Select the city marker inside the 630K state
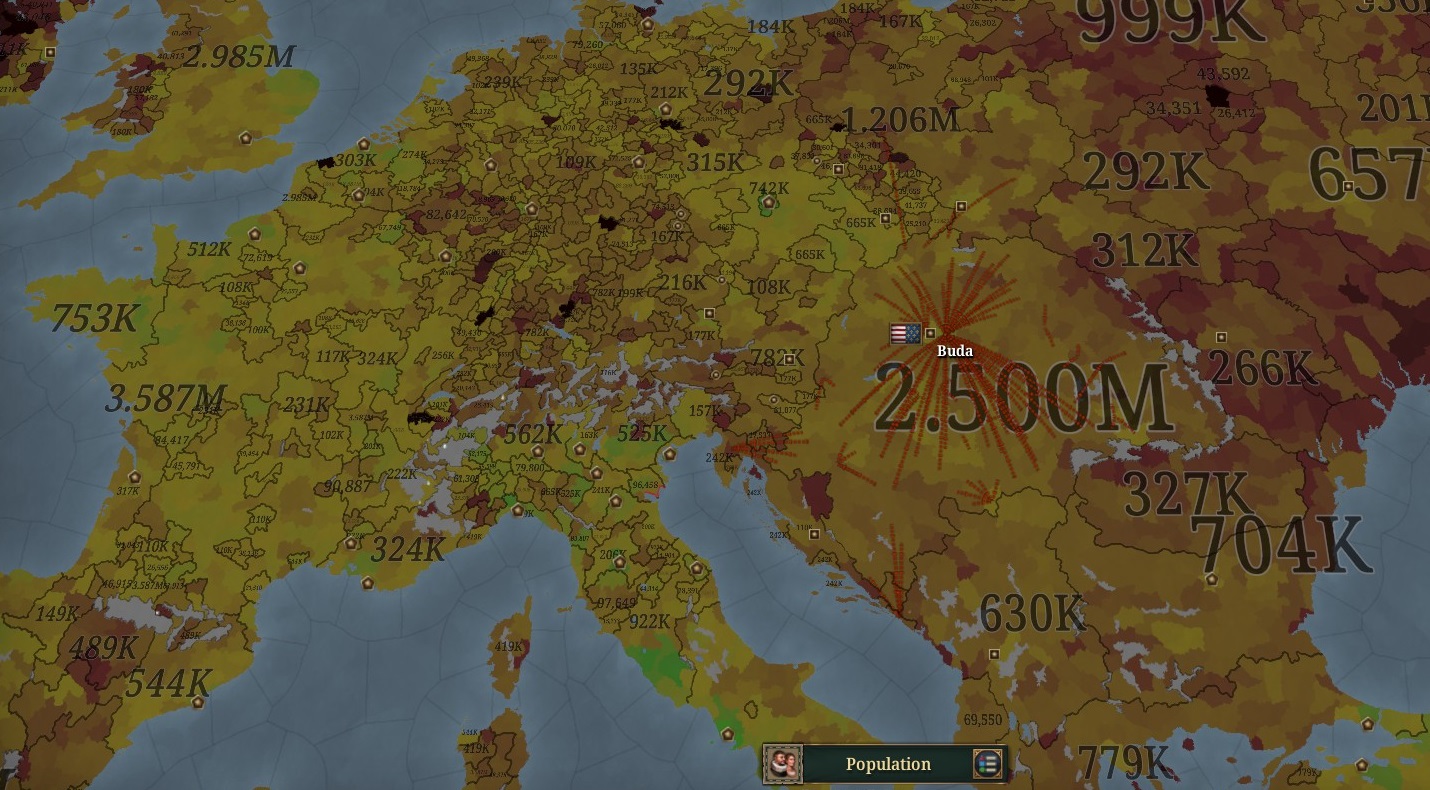 pyautogui.click(x=995, y=654)
